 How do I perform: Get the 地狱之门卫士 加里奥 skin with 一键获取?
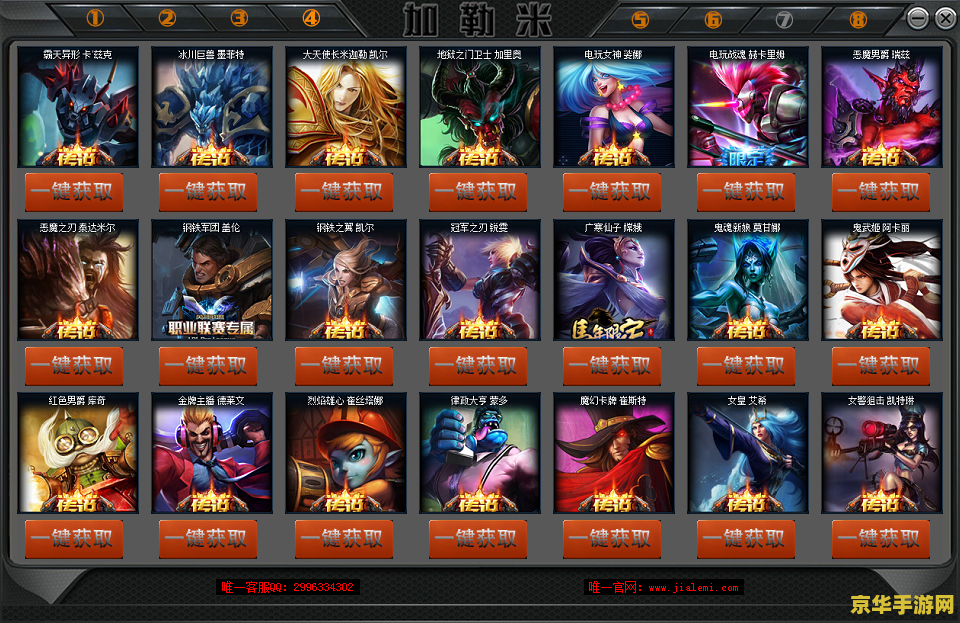479,192
